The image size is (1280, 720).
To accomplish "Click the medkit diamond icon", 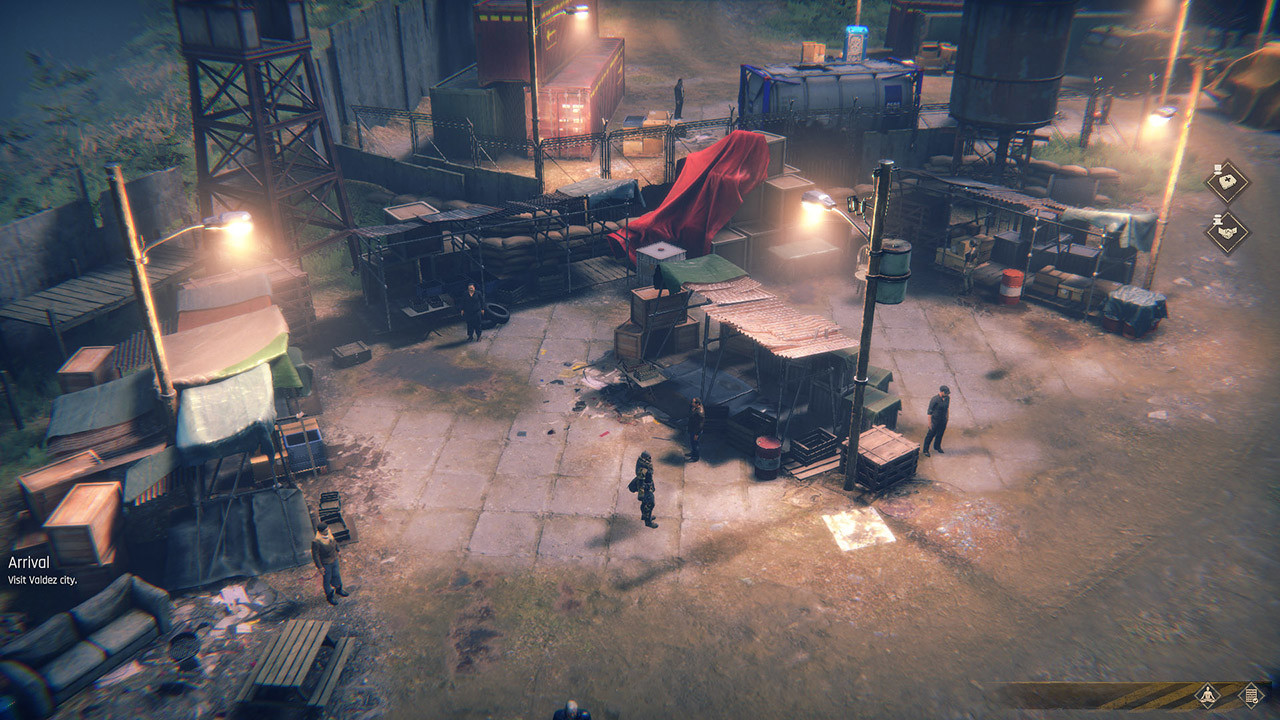I will pos(1227,182).
